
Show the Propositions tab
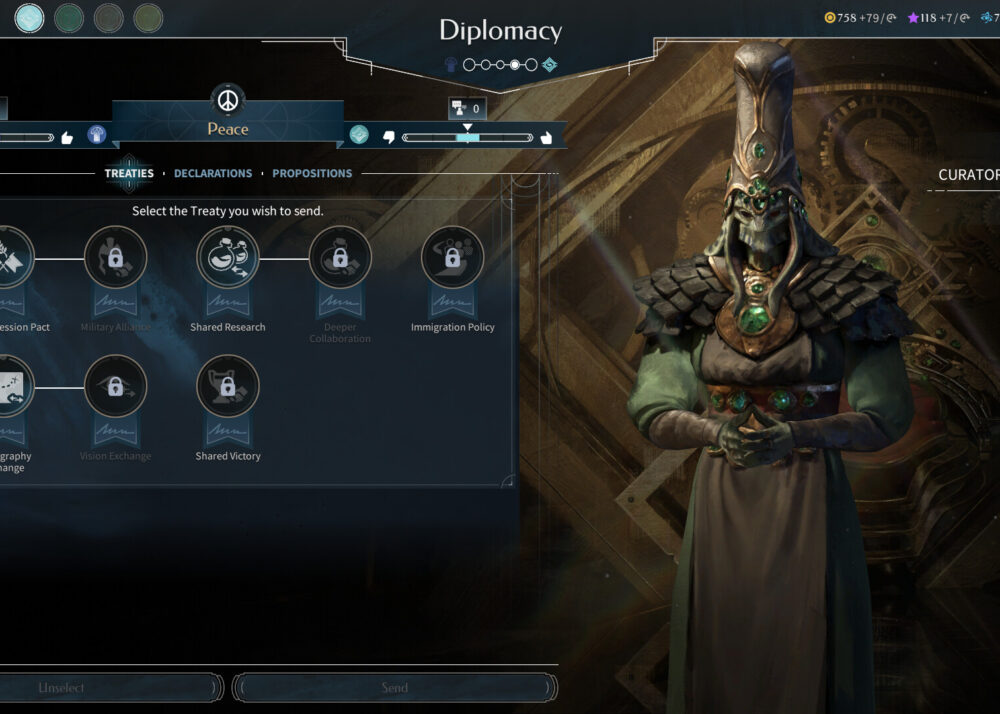click(x=312, y=173)
